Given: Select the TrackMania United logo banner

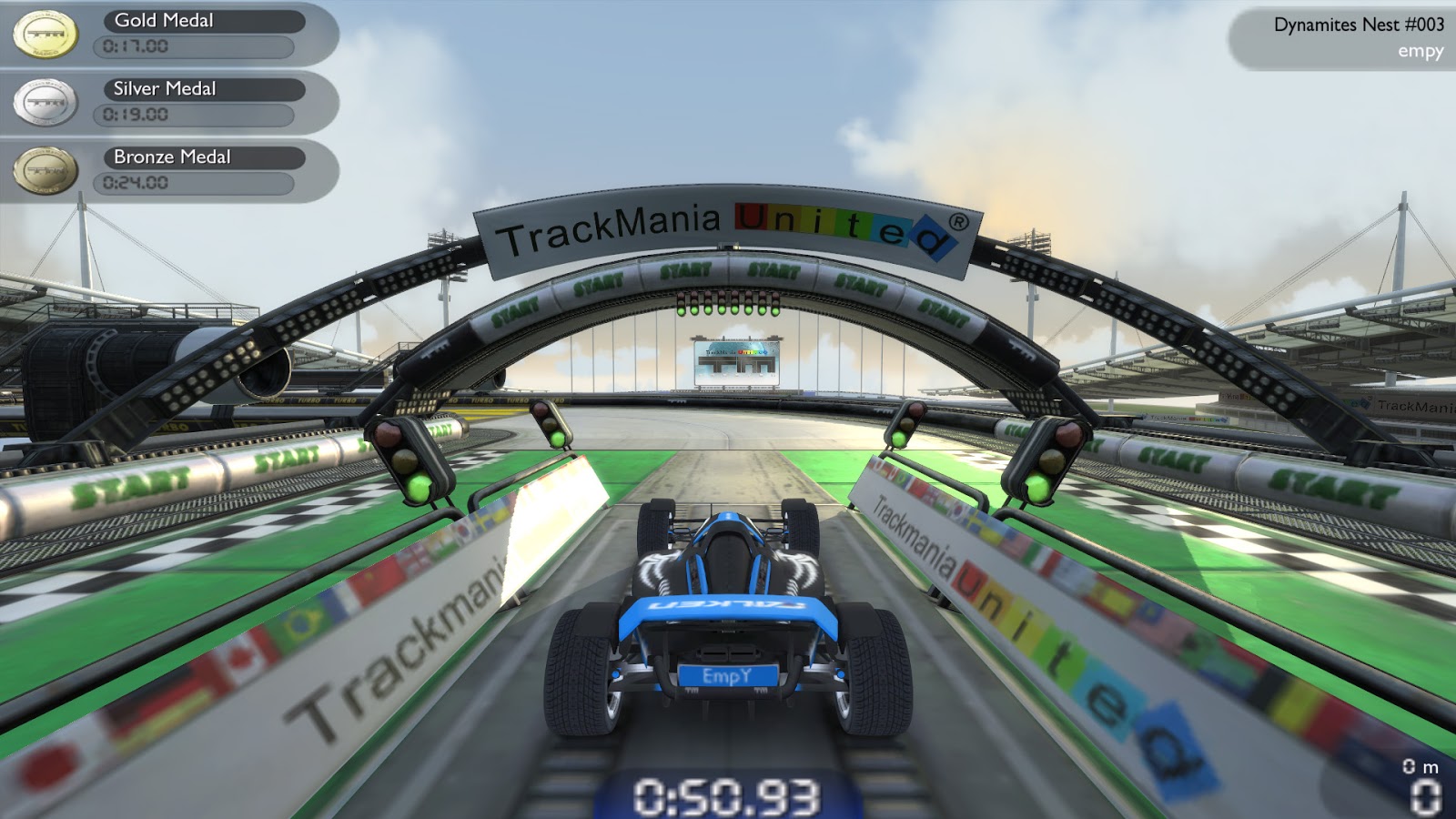Looking at the screenshot, I should (x=723, y=232).
